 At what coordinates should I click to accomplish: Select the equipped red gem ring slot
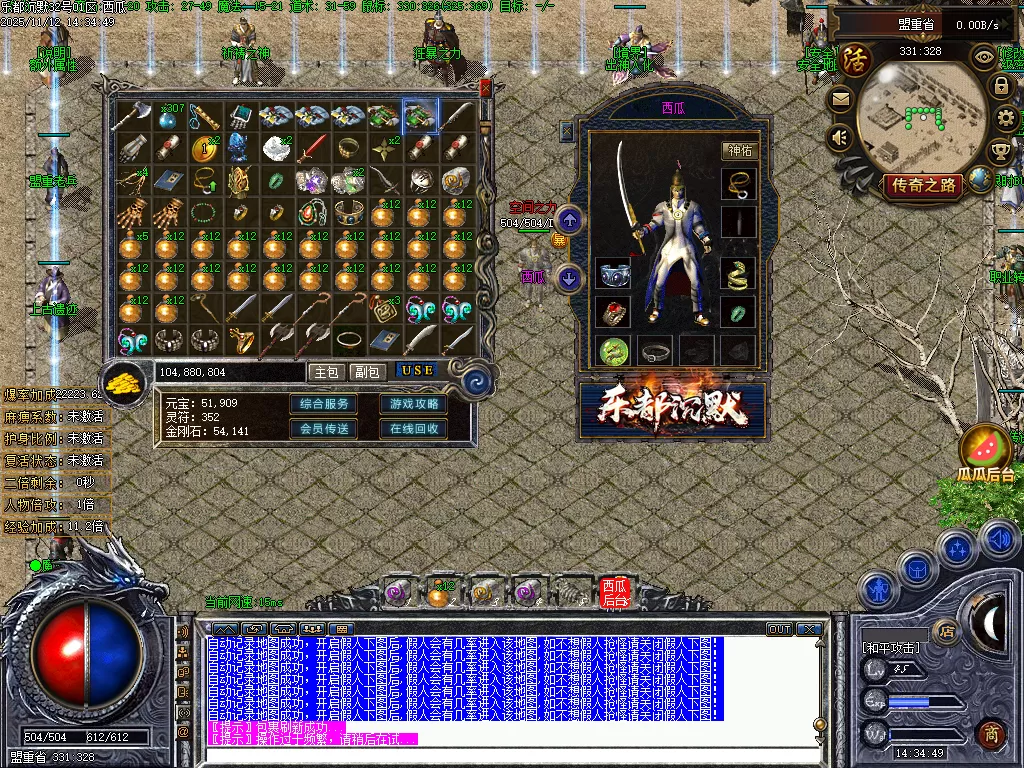(x=613, y=311)
